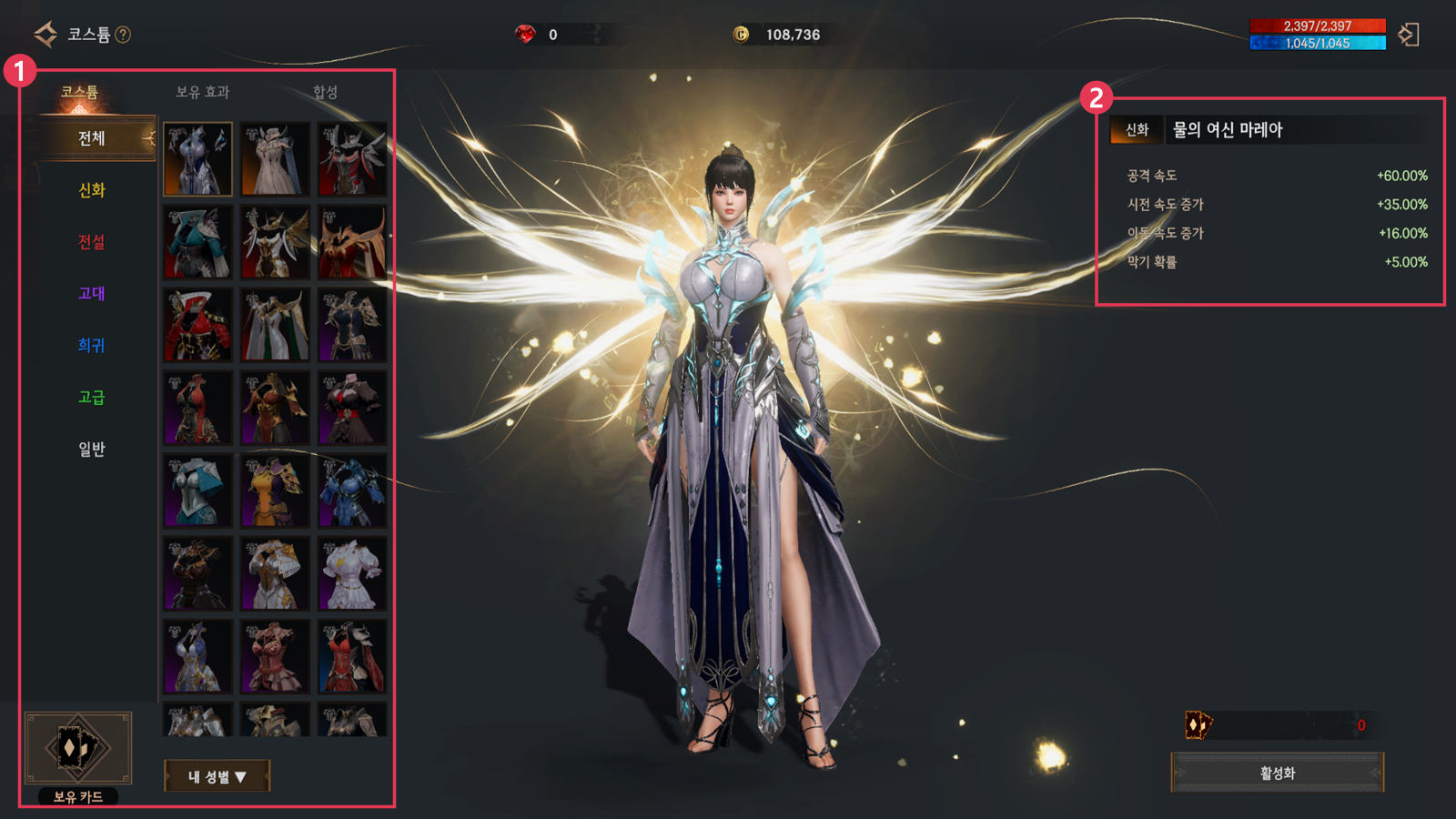1456x819 pixels.
Task: Select the 전체 category filter
Action: click(x=92, y=138)
